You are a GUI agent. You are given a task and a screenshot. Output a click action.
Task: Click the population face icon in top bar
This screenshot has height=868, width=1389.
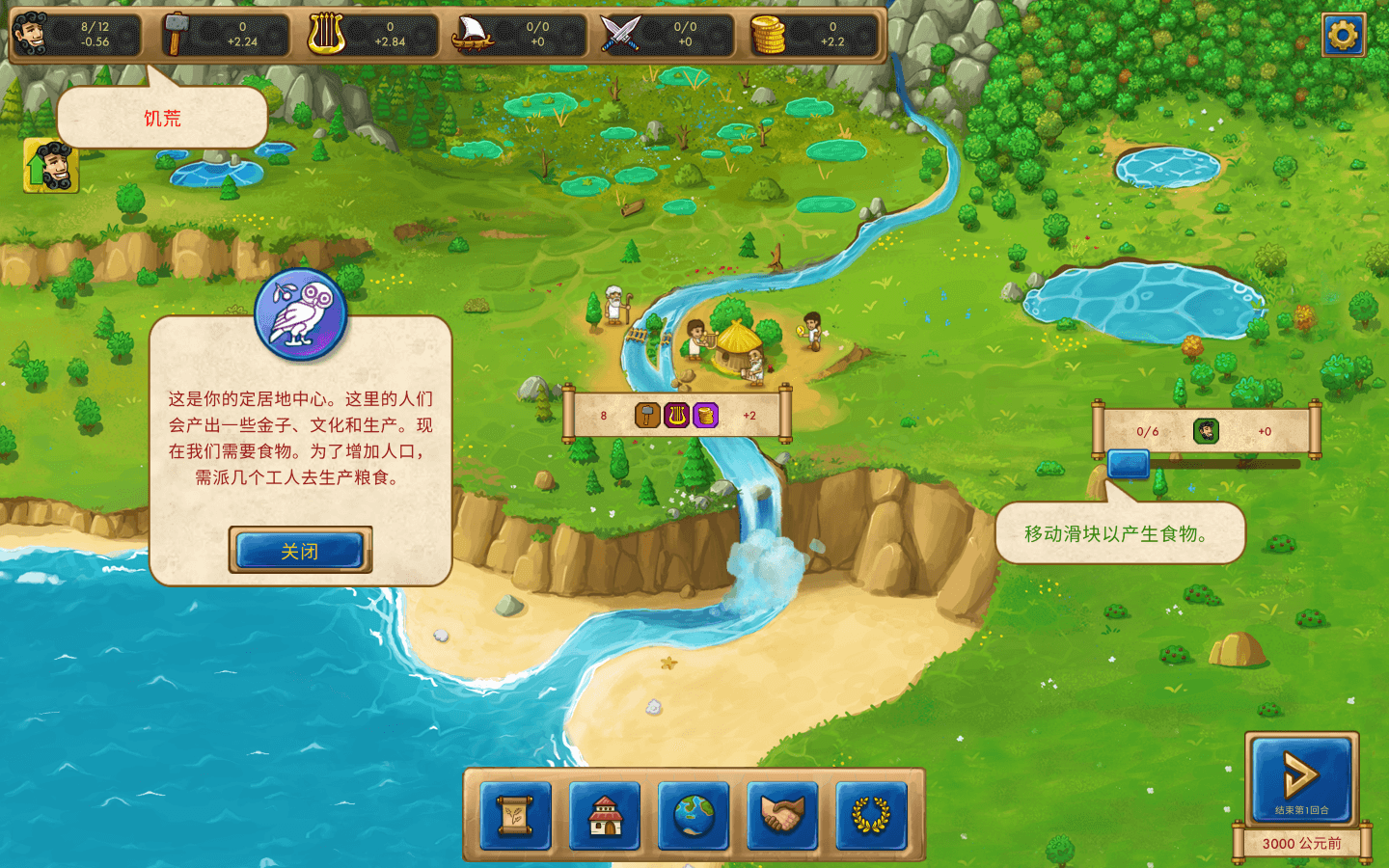pyautogui.click(x=32, y=34)
